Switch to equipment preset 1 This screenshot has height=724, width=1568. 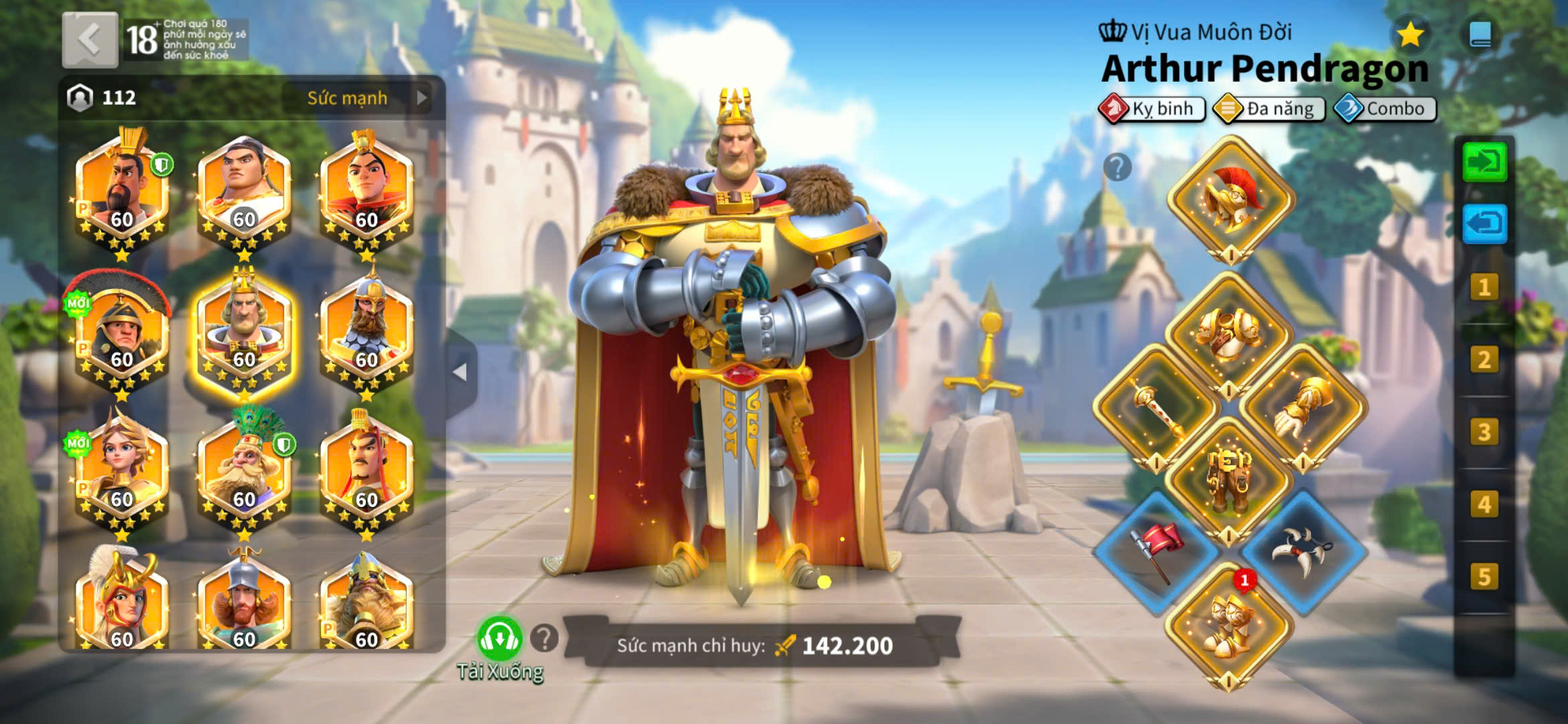coord(1484,288)
